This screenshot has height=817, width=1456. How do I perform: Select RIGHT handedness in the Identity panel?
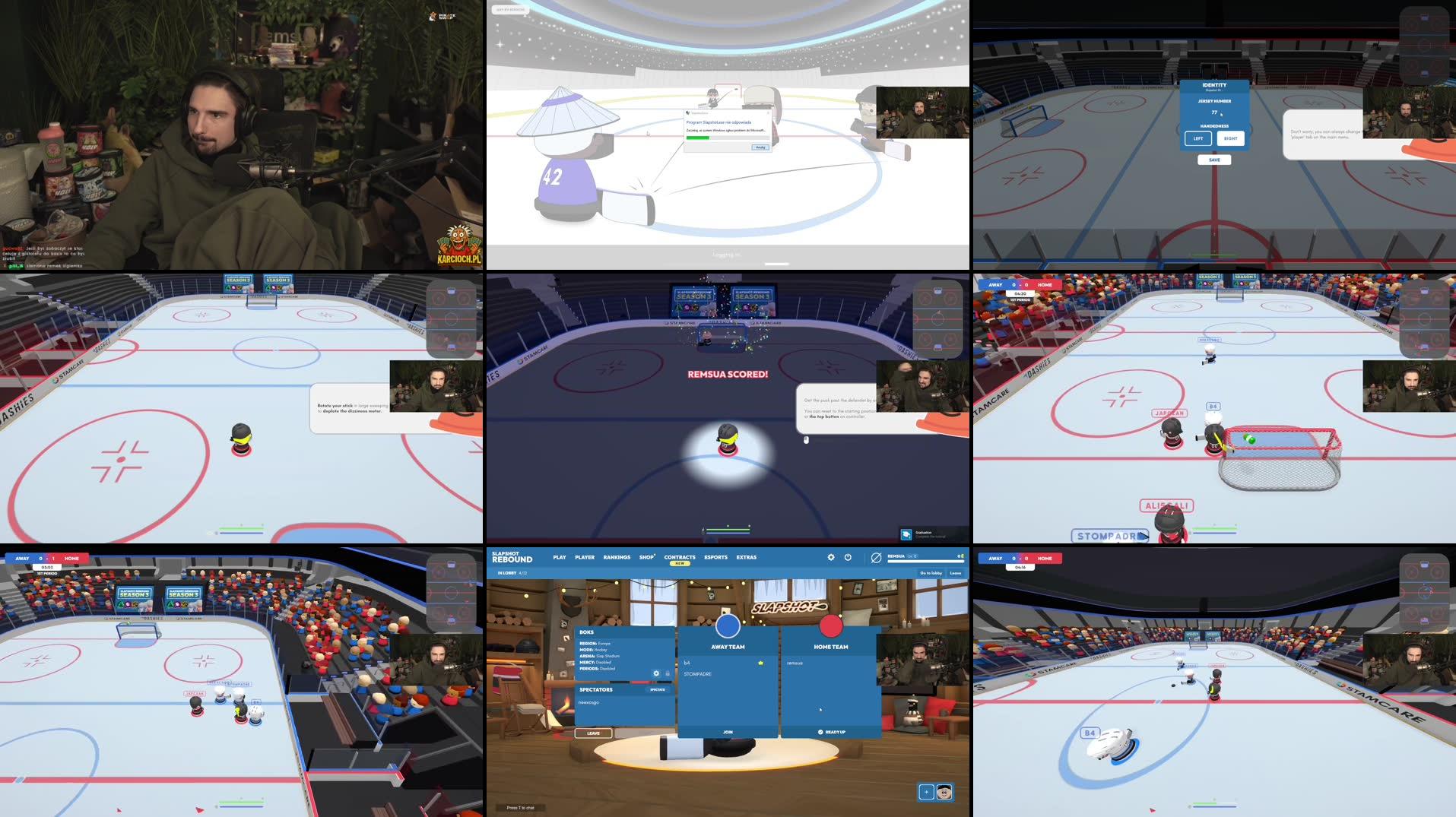click(x=1230, y=138)
